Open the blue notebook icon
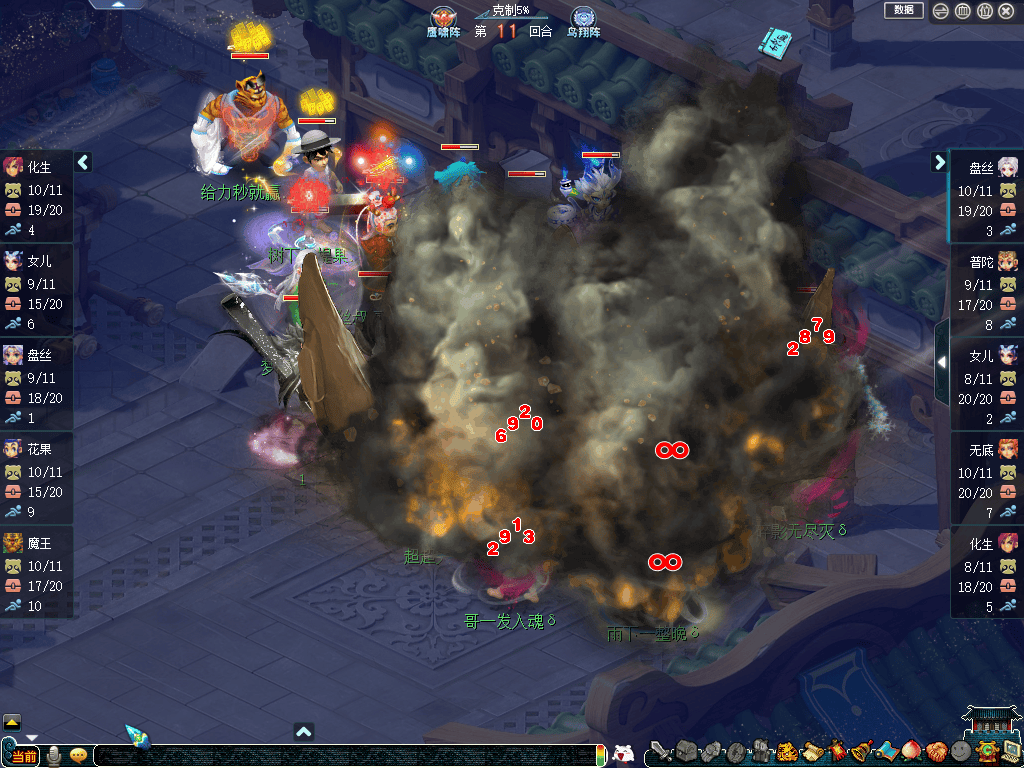 click(775, 44)
